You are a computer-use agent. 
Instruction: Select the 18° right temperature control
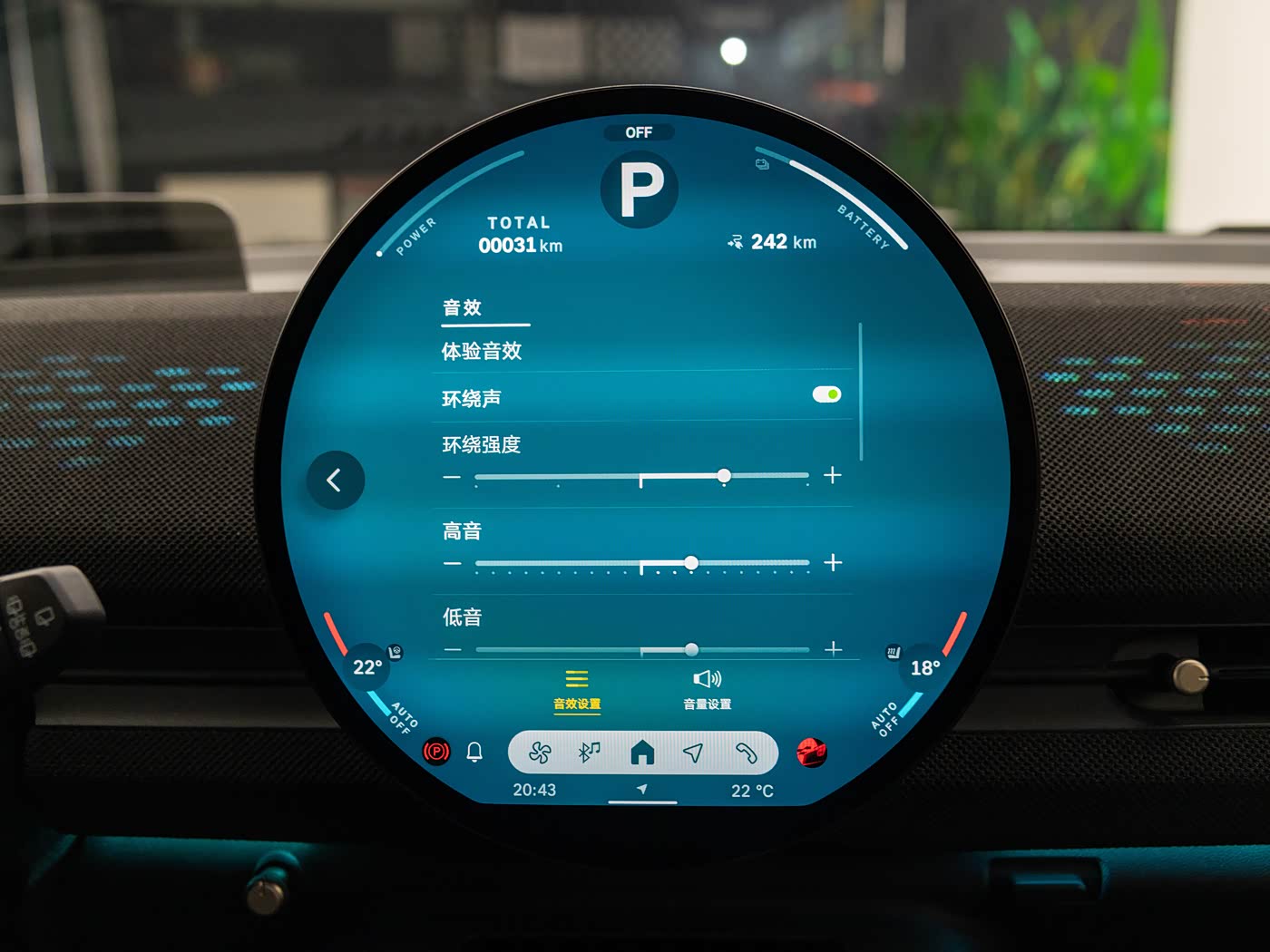click(924, 668)
